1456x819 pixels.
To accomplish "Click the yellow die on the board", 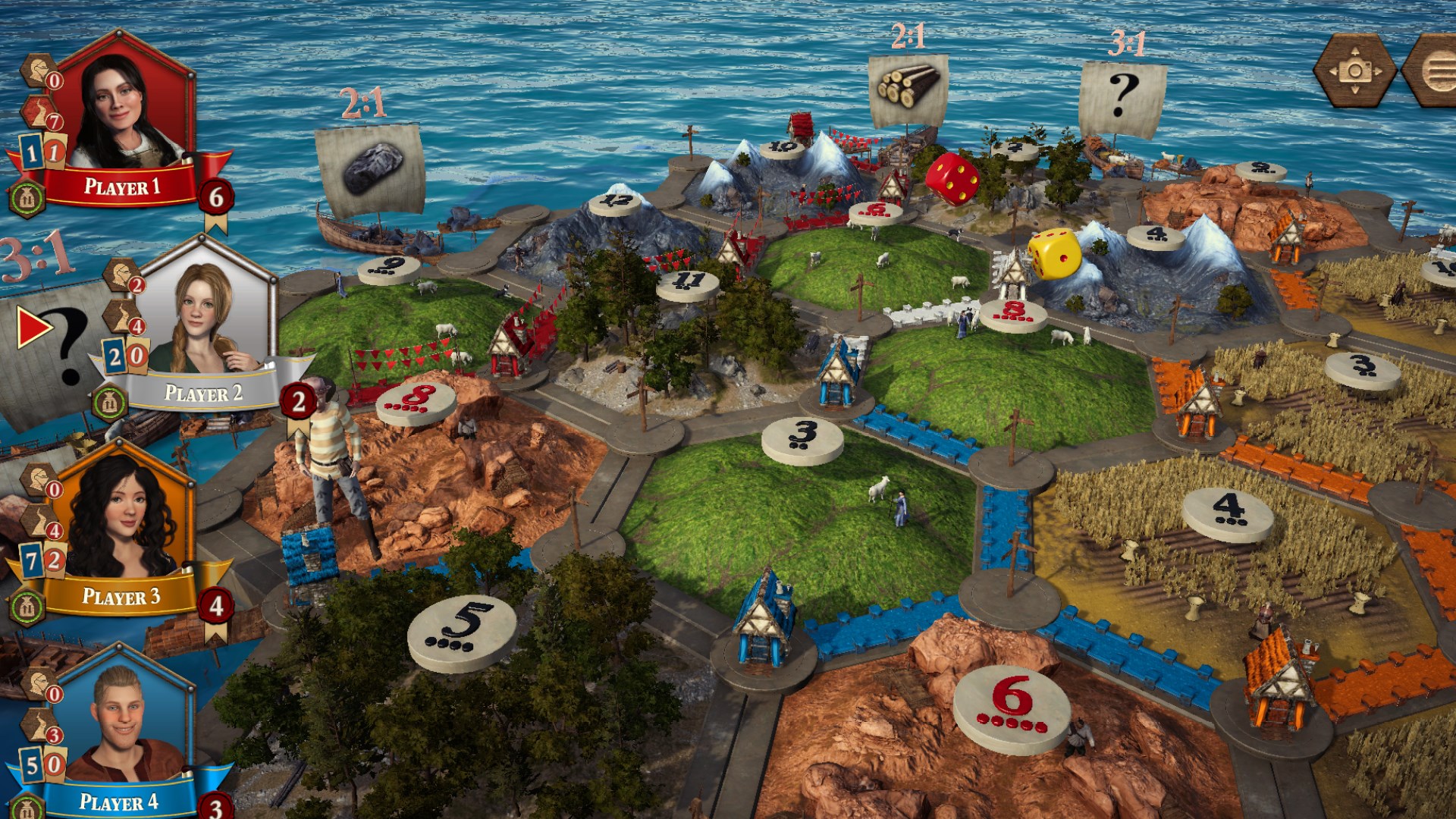I will [x=1054, y=253].
